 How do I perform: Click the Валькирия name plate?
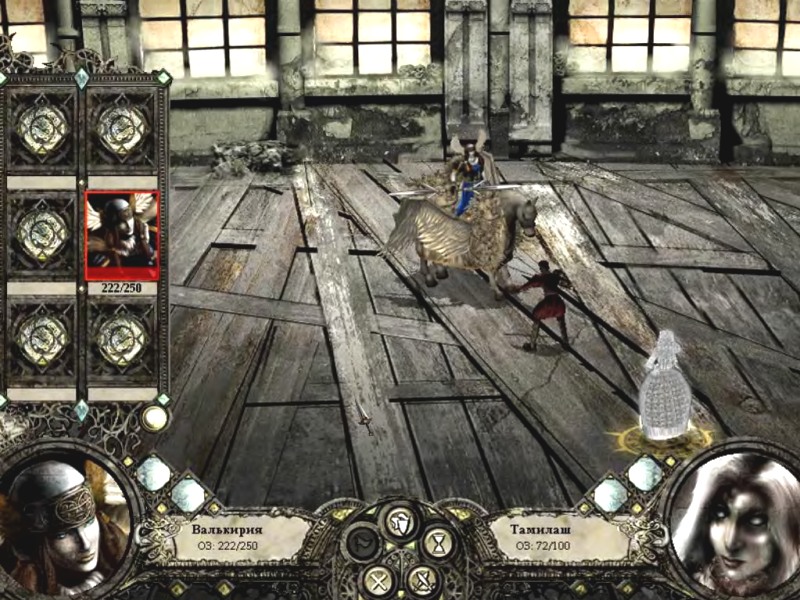(x=238, y=535)
